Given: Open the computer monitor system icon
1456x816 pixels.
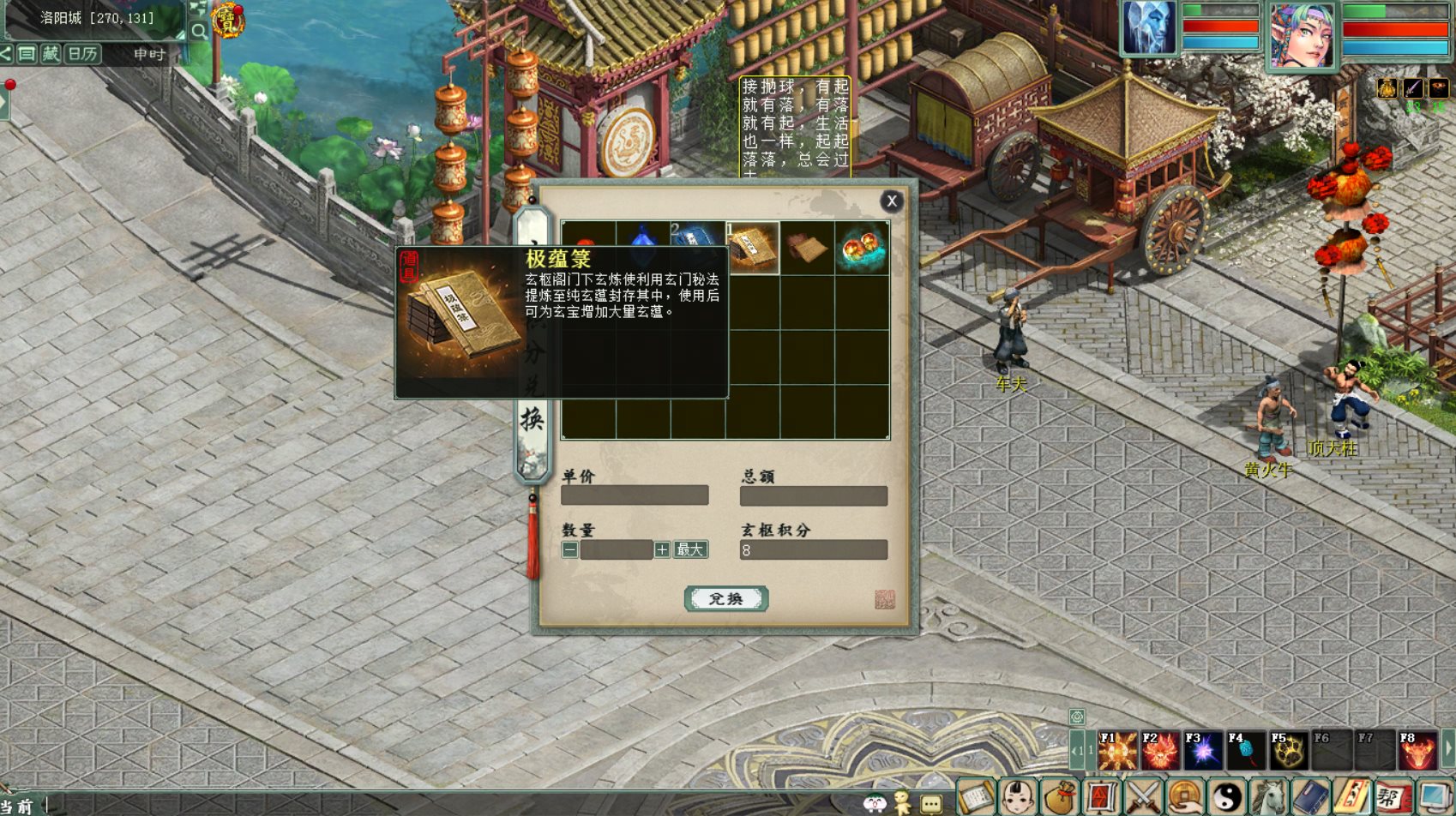Looking at the screenshot, I should (x=1435, y=797).
